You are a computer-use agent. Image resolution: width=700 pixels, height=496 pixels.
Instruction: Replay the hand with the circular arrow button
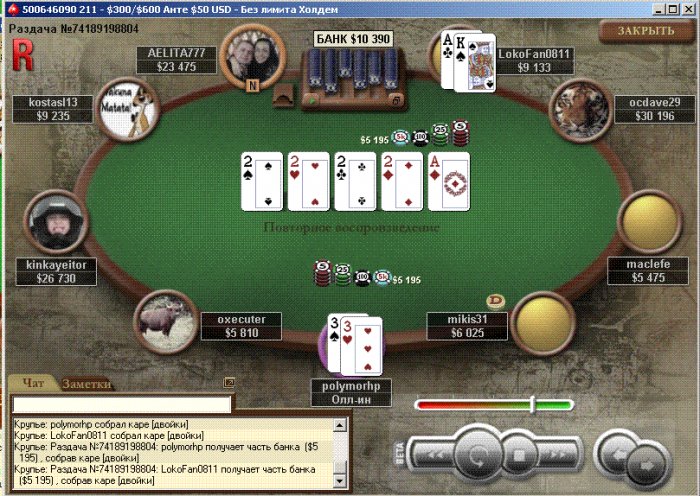point(479,455)
